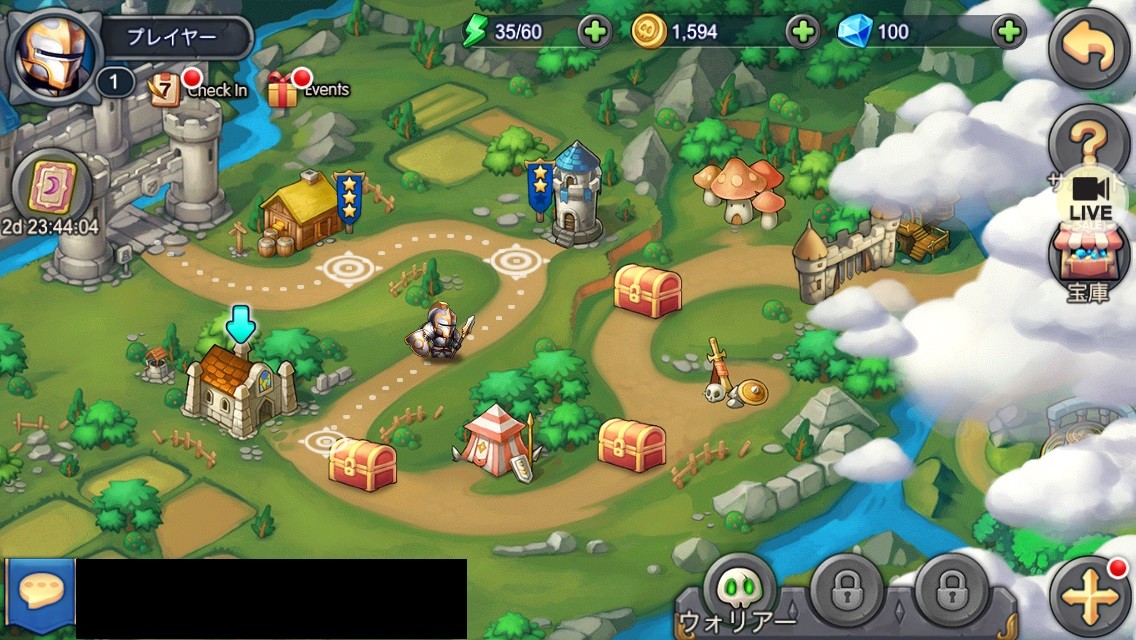Open the purple moon spellbook timer icon
1136x640 pixels.
tap(51, 187)
